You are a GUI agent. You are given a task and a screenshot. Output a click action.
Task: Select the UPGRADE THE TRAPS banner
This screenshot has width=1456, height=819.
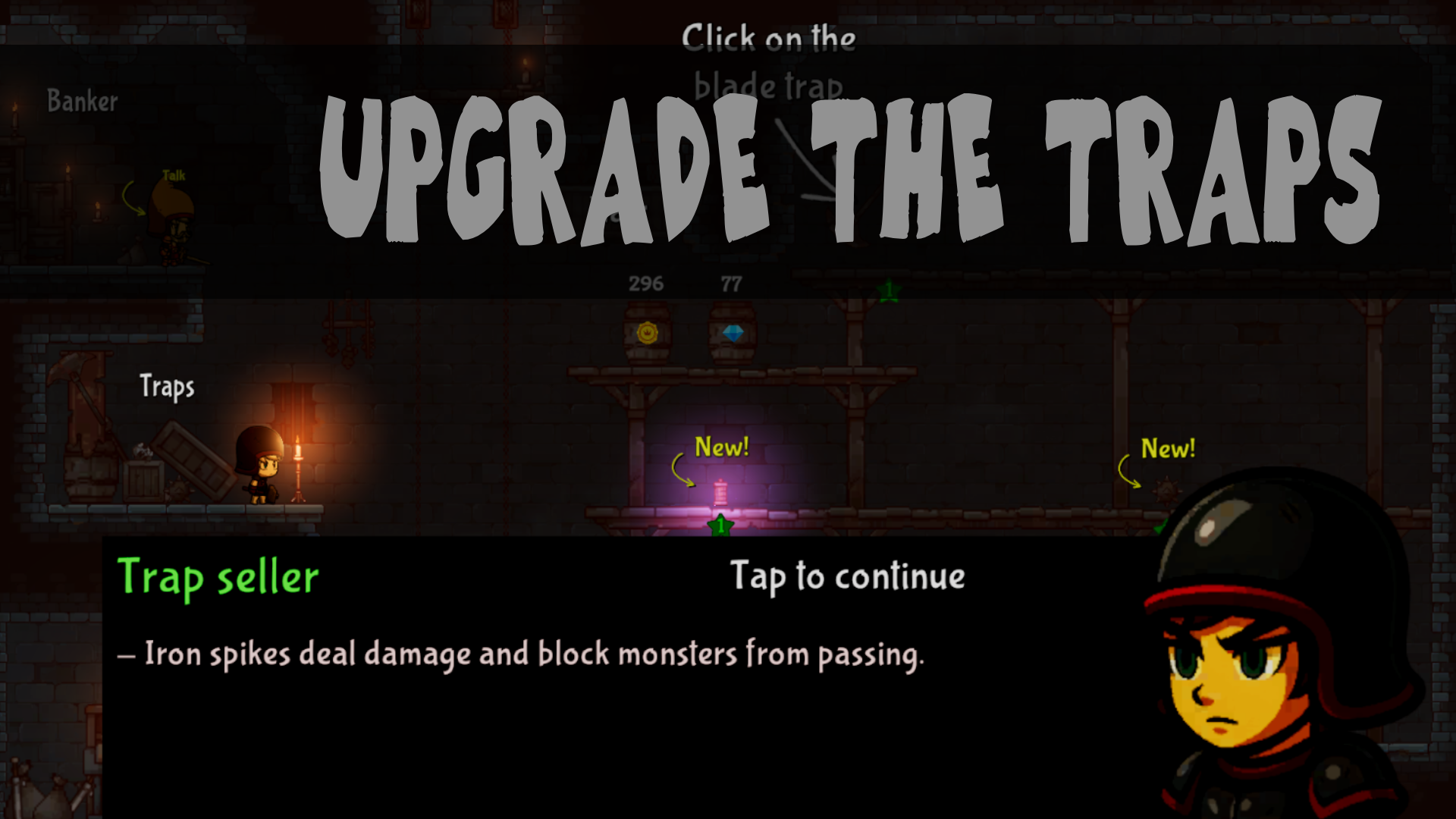[x=849, y=171]
